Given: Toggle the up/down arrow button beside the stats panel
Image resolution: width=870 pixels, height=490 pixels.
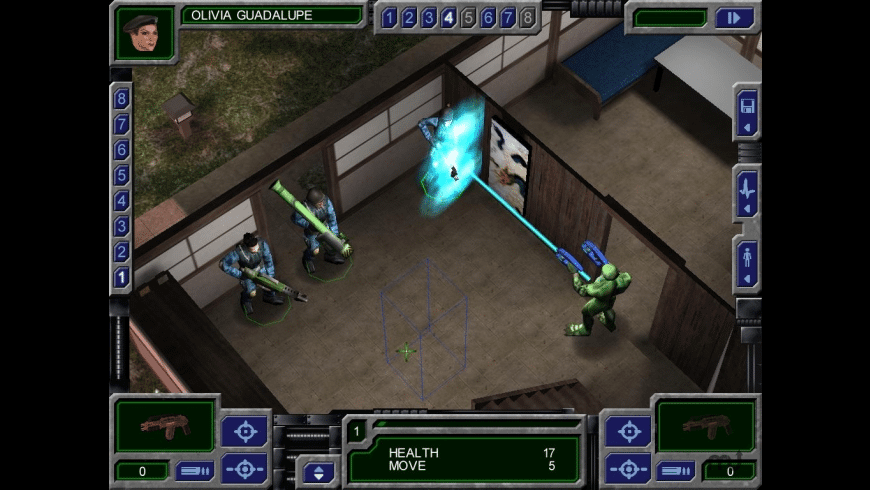Looking at the screenshot, I should 318,472.
